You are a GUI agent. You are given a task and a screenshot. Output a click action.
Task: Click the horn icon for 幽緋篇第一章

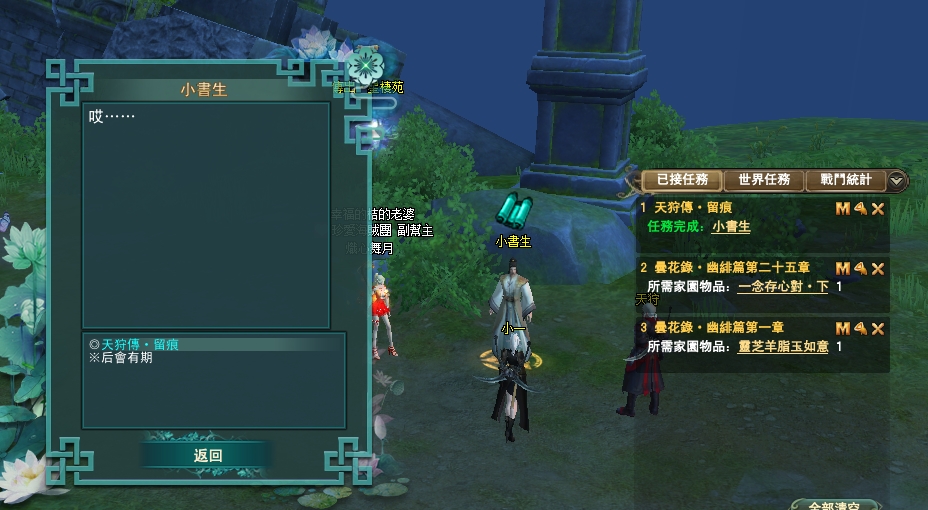coord(860,329)
